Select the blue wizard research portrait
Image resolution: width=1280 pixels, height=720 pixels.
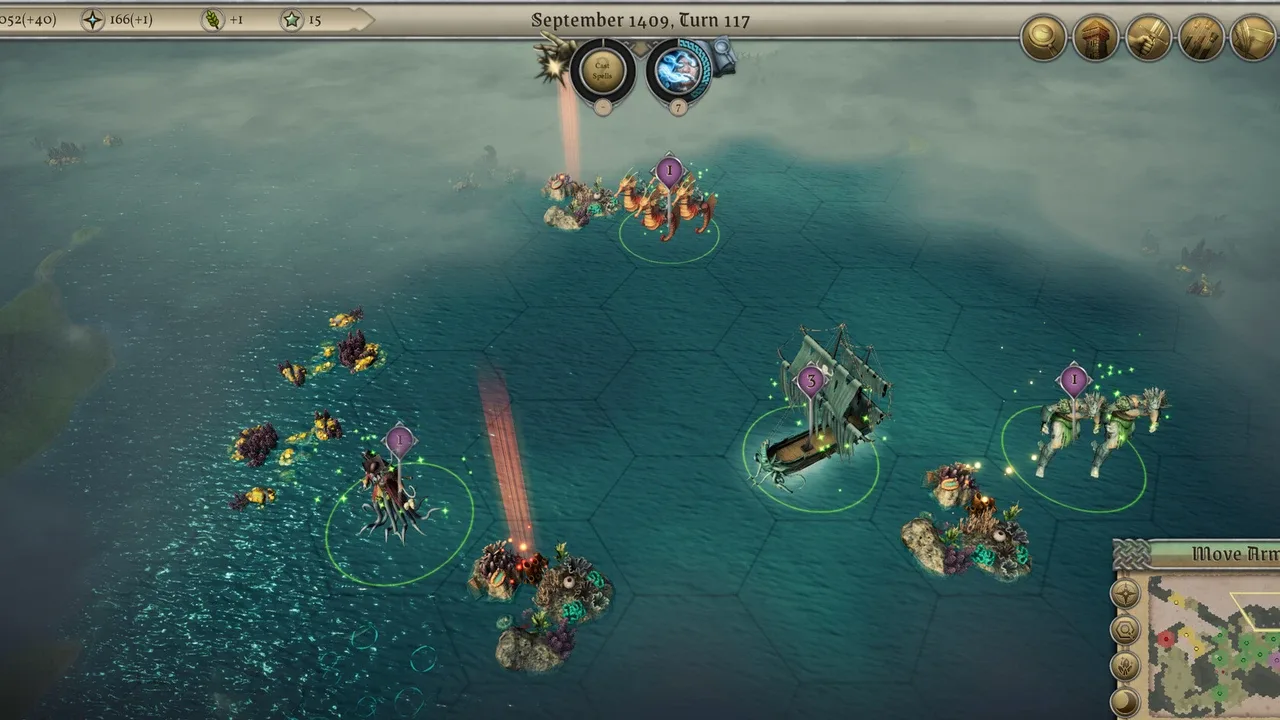(x=678, y=71)
